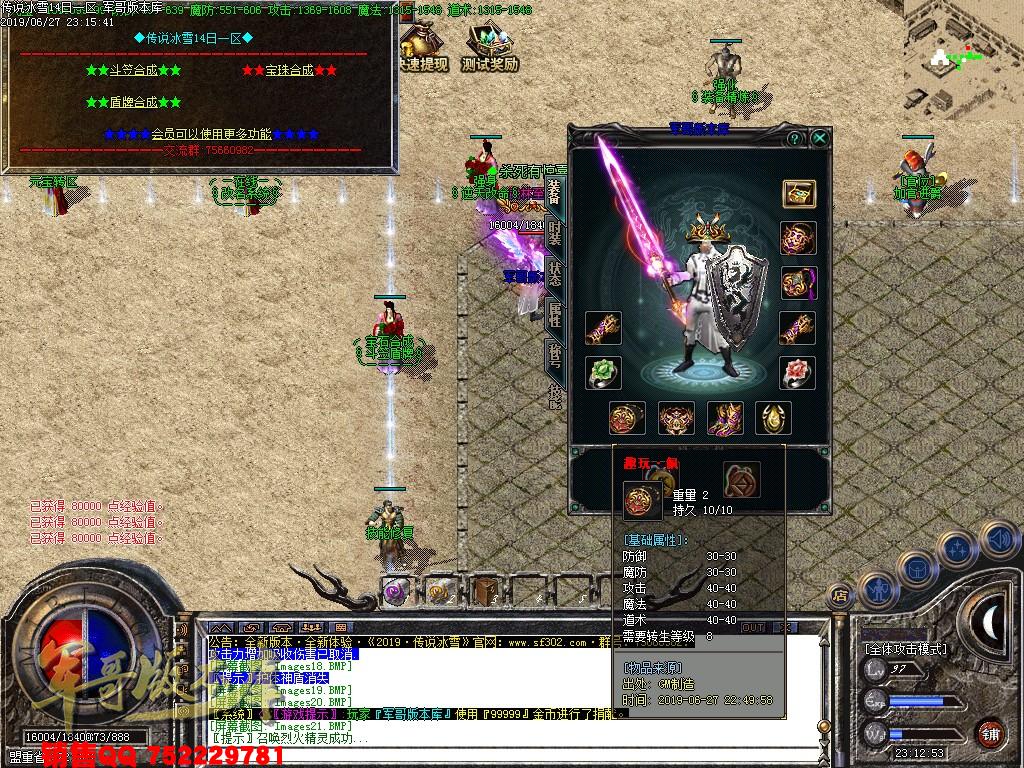Screen dimensions: 1024x768
Task: Switch to the 状态 tab
Action: [x=556, y=275]
